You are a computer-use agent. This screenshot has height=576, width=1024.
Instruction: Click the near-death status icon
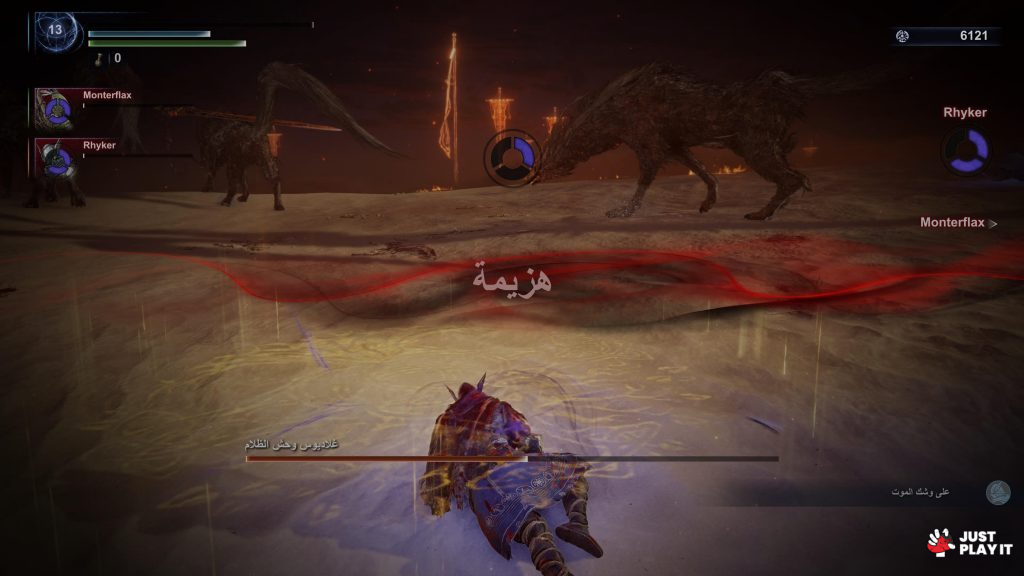[x=997, y=492]
